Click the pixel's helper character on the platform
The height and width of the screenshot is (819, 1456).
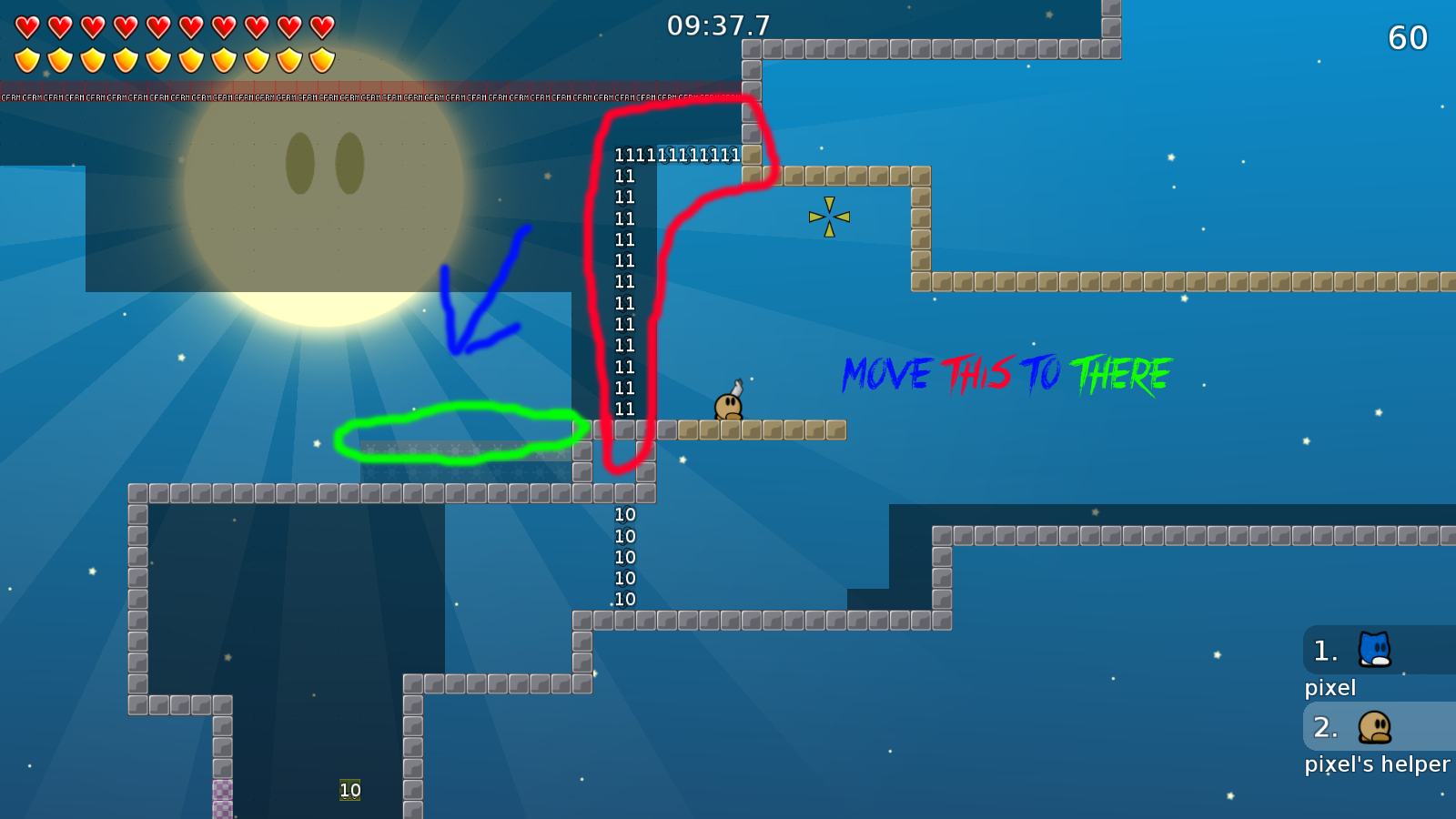(729, 406)
